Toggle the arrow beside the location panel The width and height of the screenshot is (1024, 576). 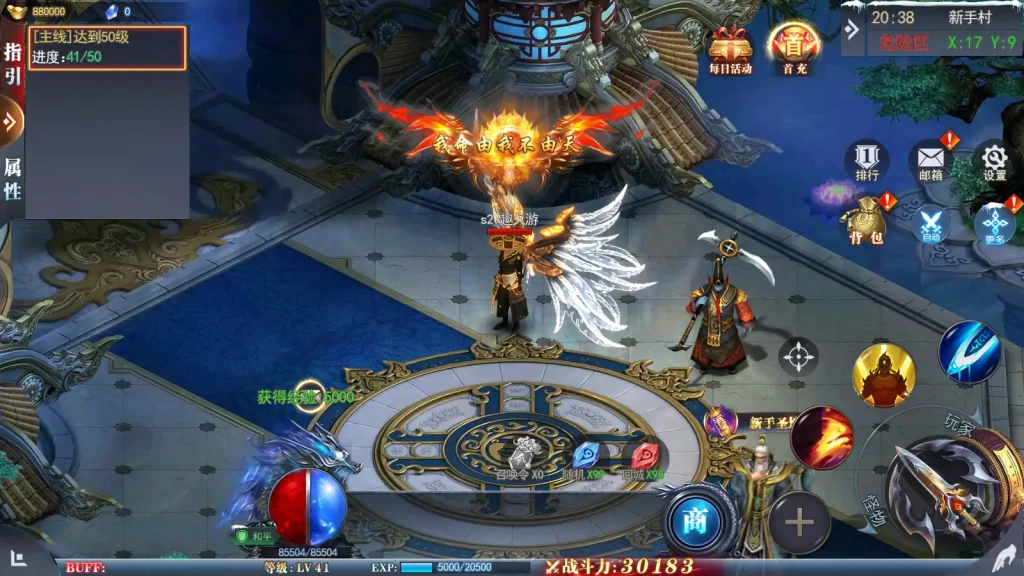coord(851,30)
